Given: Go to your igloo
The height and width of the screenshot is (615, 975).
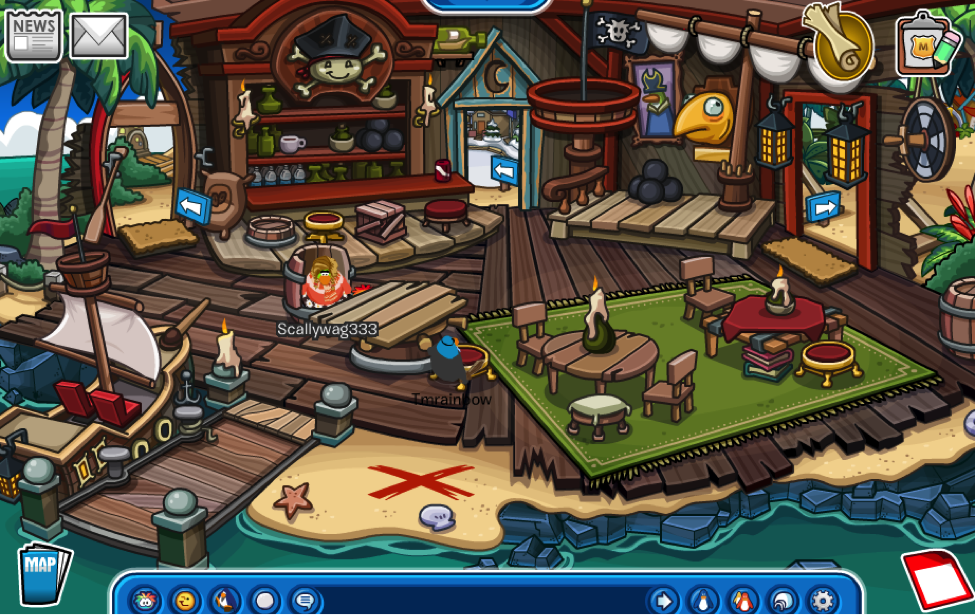Looking at the screenshot, I should (x=783, y=600).
